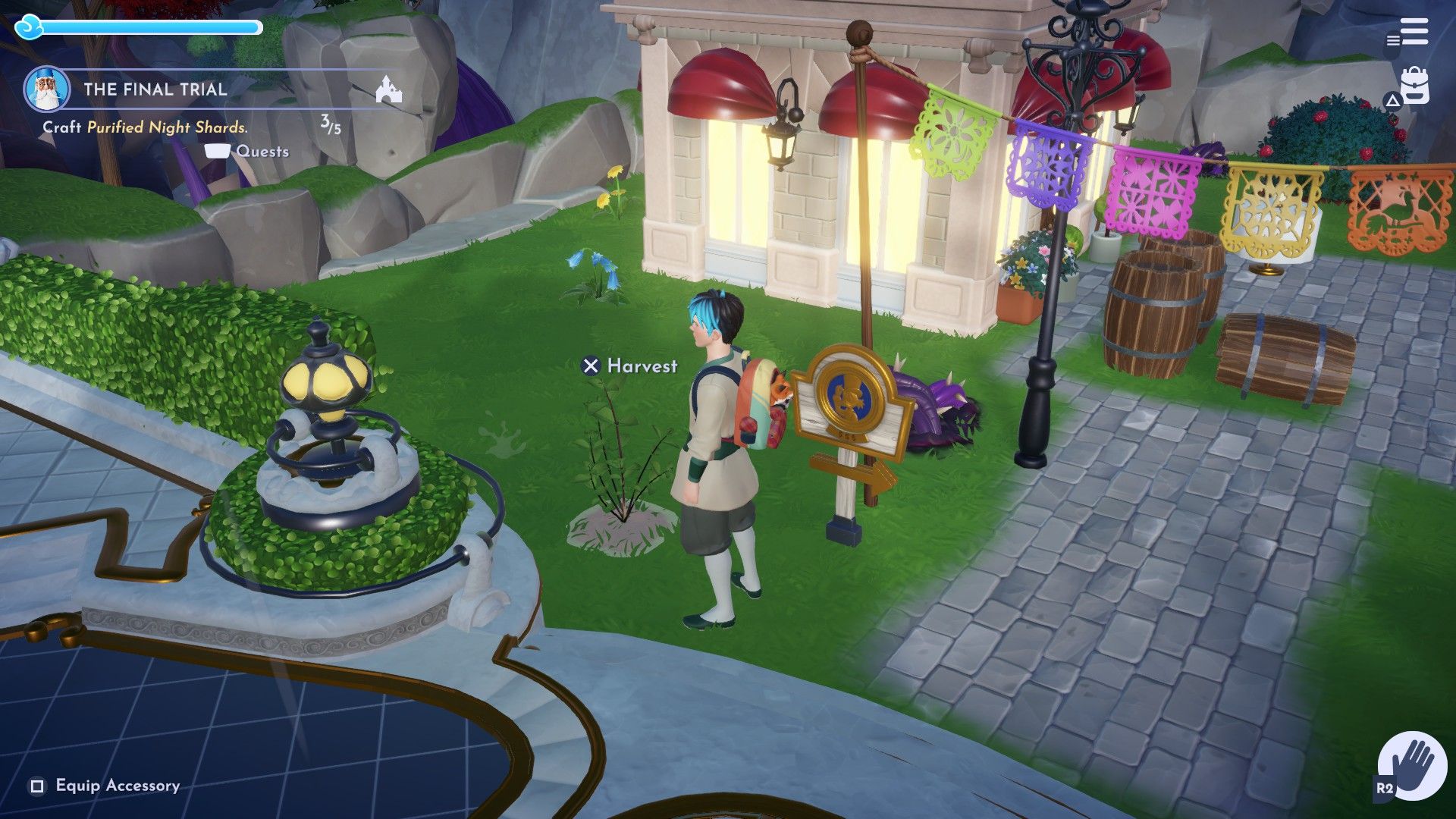Open the hamburger menu icon
1456x819 pixels.
click(x=1414, y=33)
